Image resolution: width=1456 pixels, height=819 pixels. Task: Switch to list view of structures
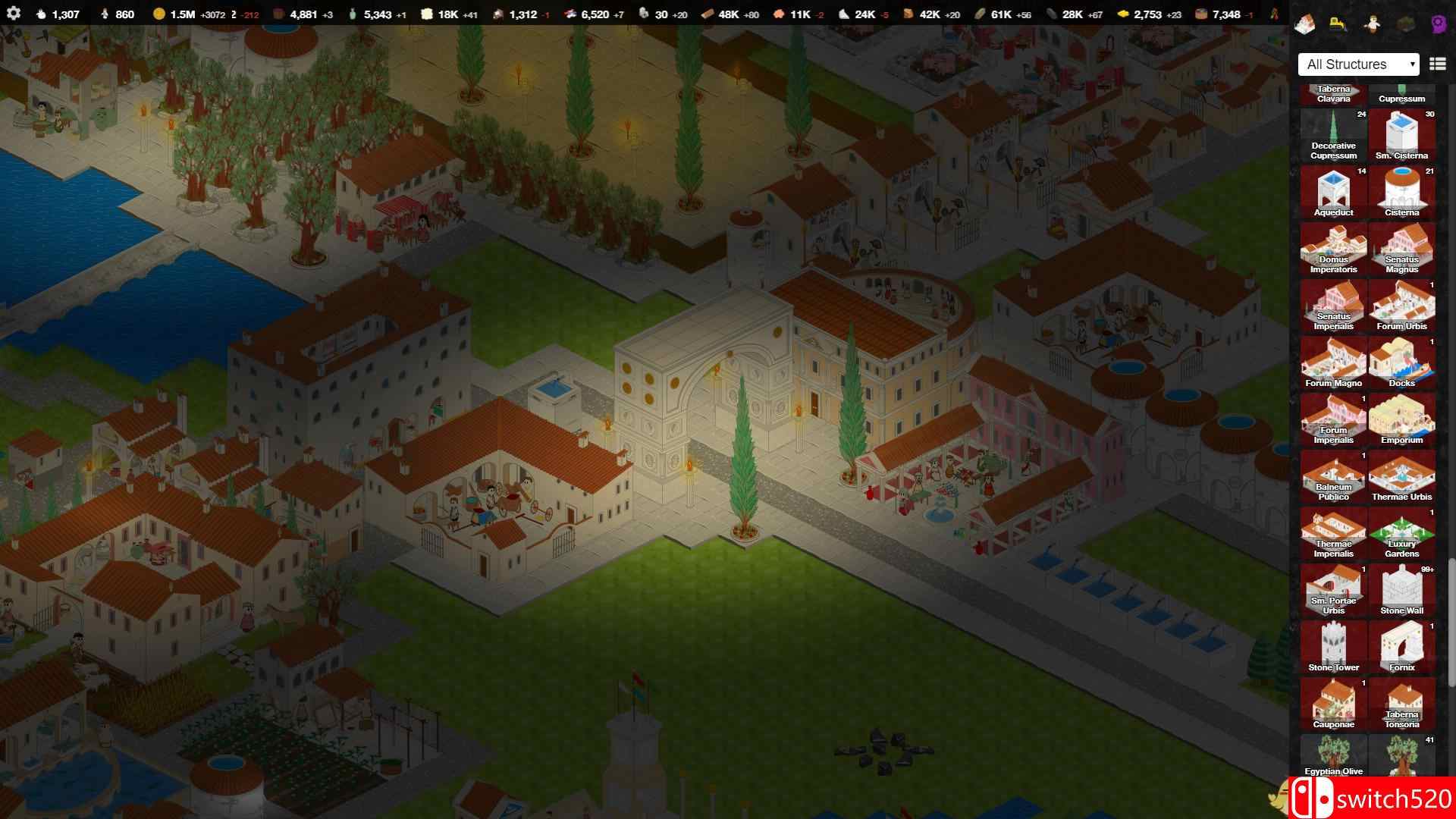(1436, 64)
